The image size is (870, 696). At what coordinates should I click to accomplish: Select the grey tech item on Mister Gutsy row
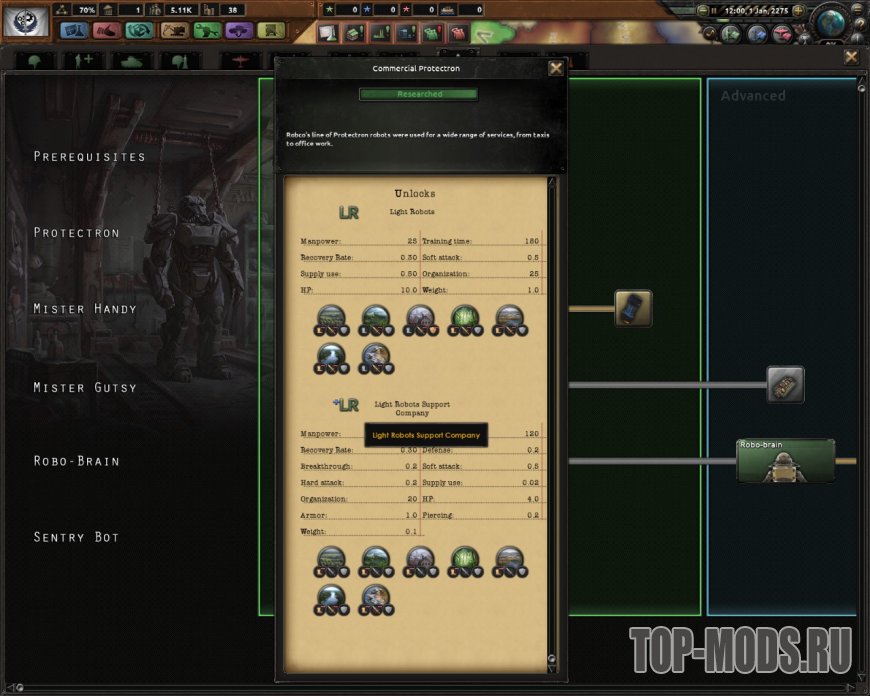coord(785,384)
